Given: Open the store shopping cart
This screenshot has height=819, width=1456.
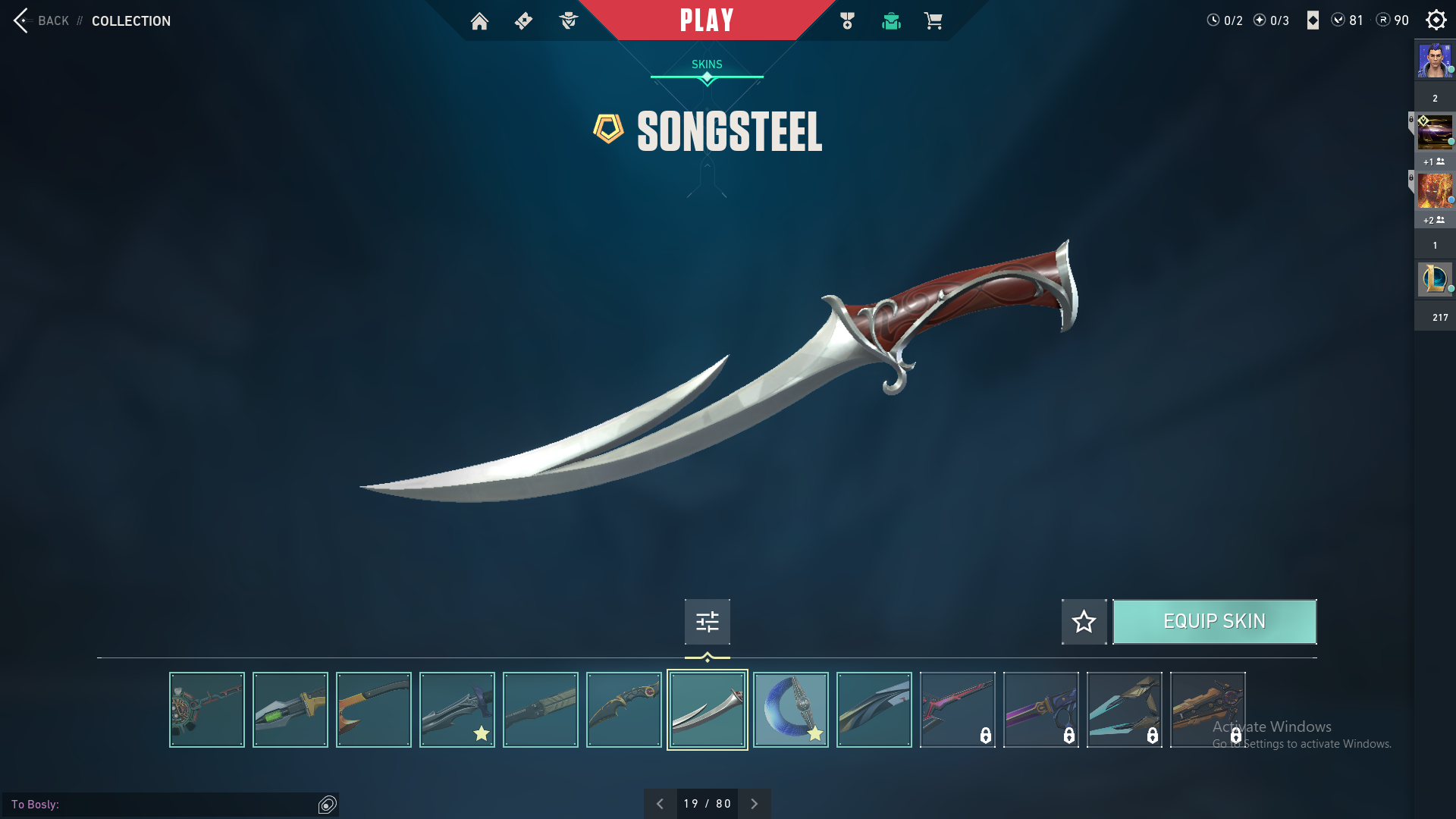Looking at the screenshot, I should coord(934,21).
